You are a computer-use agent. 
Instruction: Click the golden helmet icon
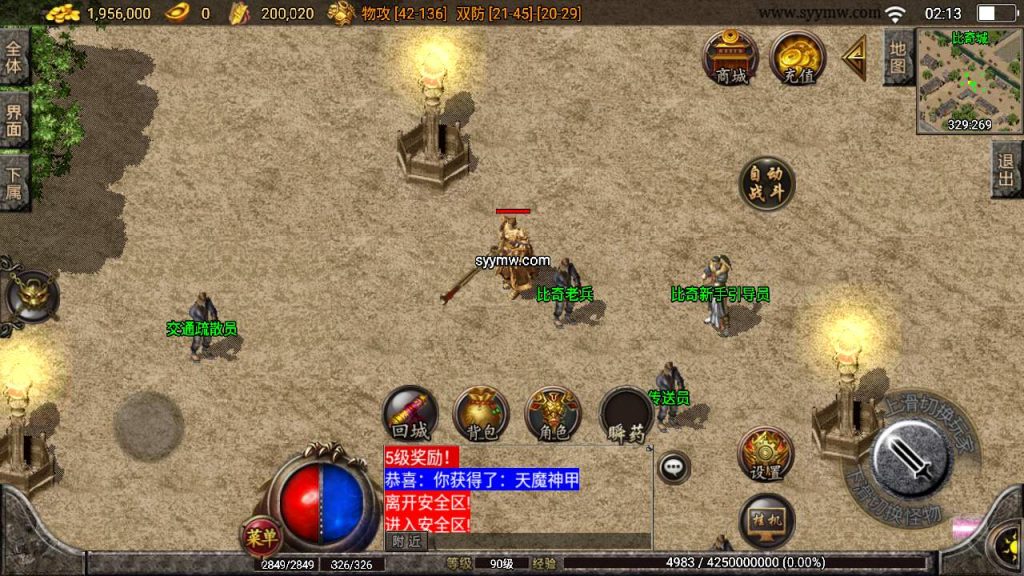(30, 296)
